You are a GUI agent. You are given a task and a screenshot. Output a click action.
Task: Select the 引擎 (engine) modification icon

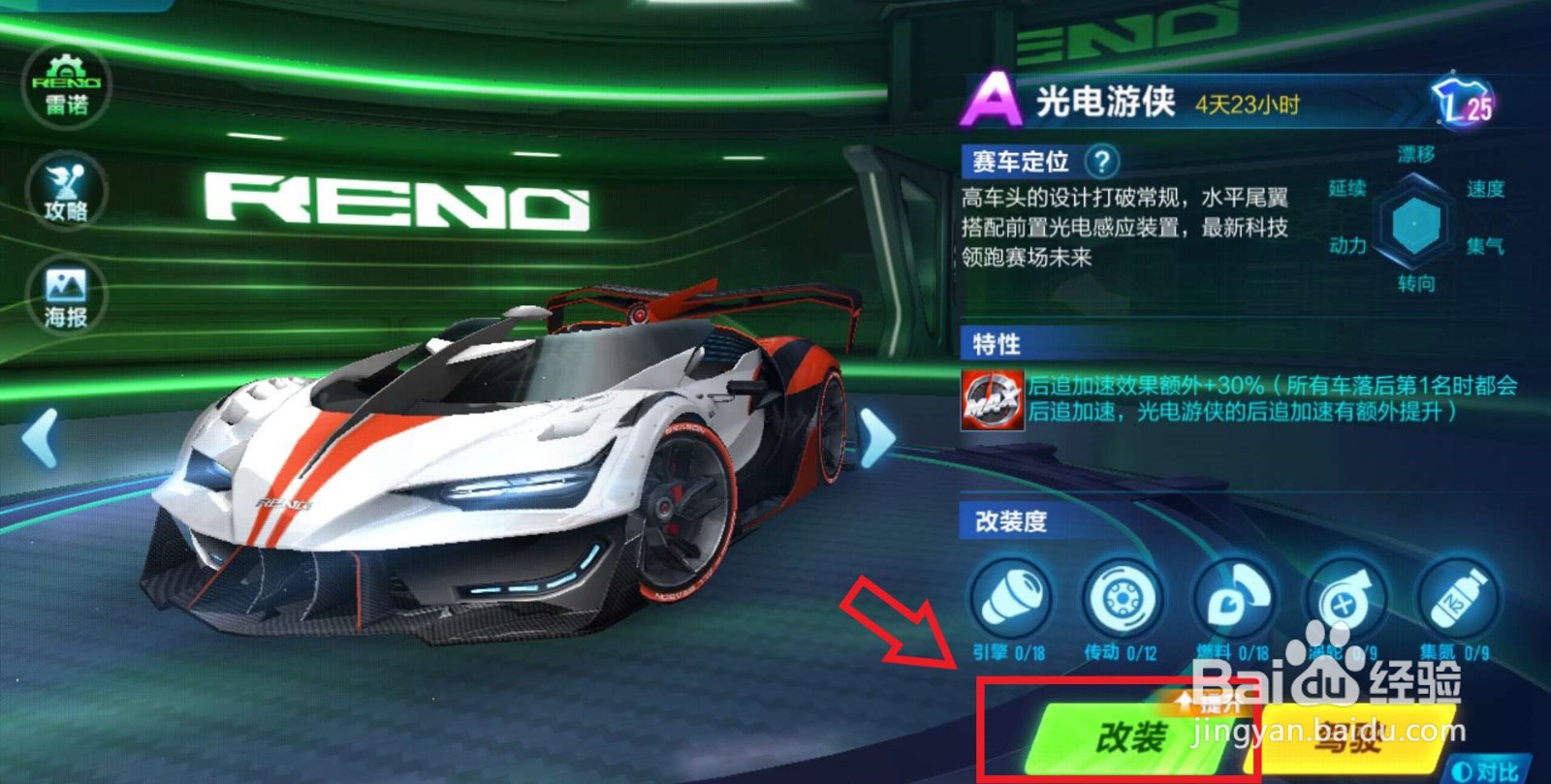1010,598
